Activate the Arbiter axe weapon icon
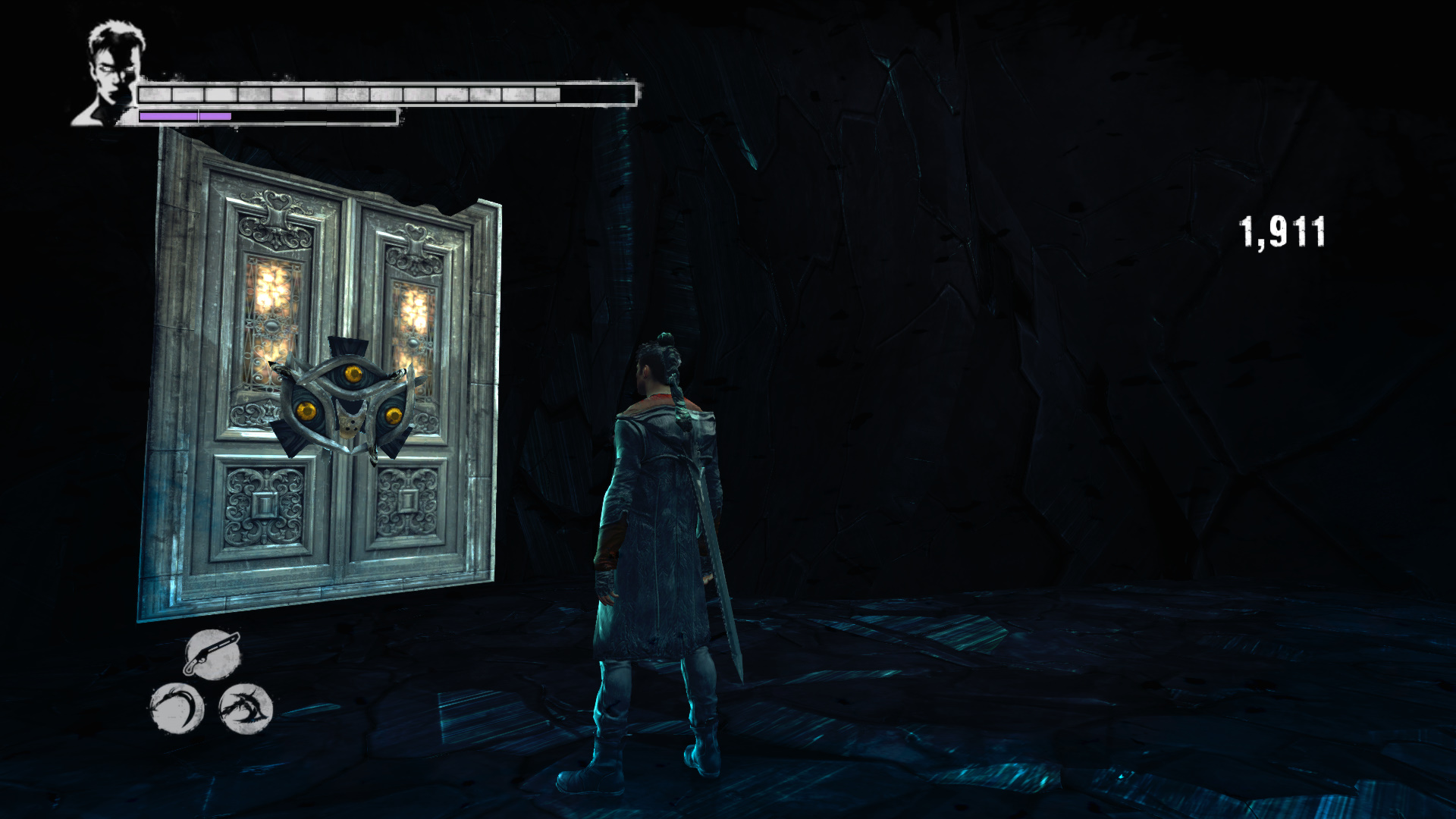Screen dimensions: 1456x819 point(245,709)
